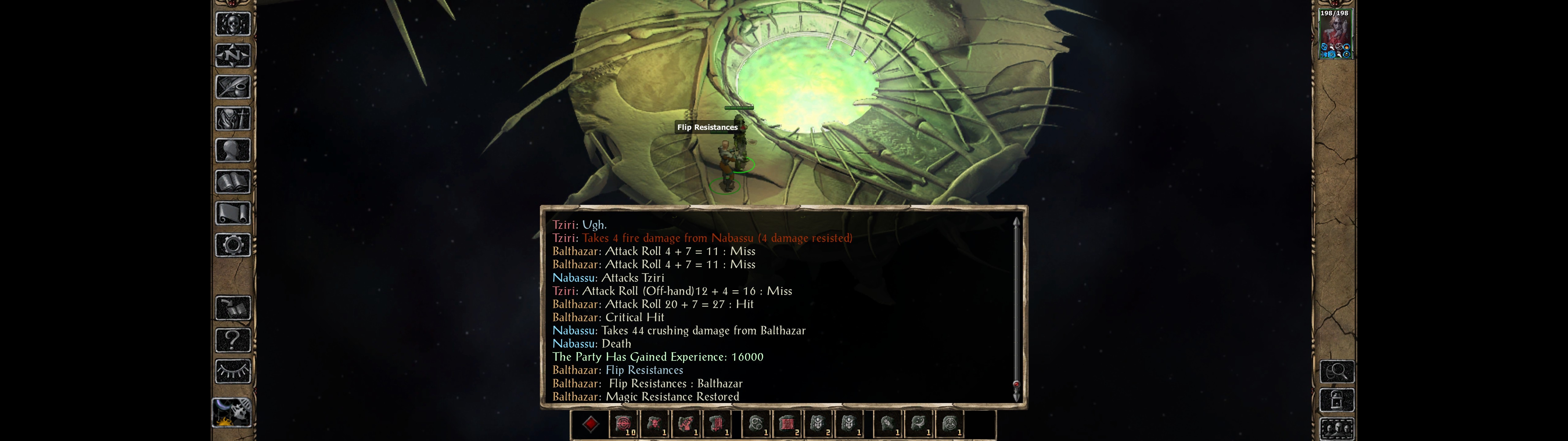
Task: Click the red diamond button in the action bar
Action: (590, 424)
